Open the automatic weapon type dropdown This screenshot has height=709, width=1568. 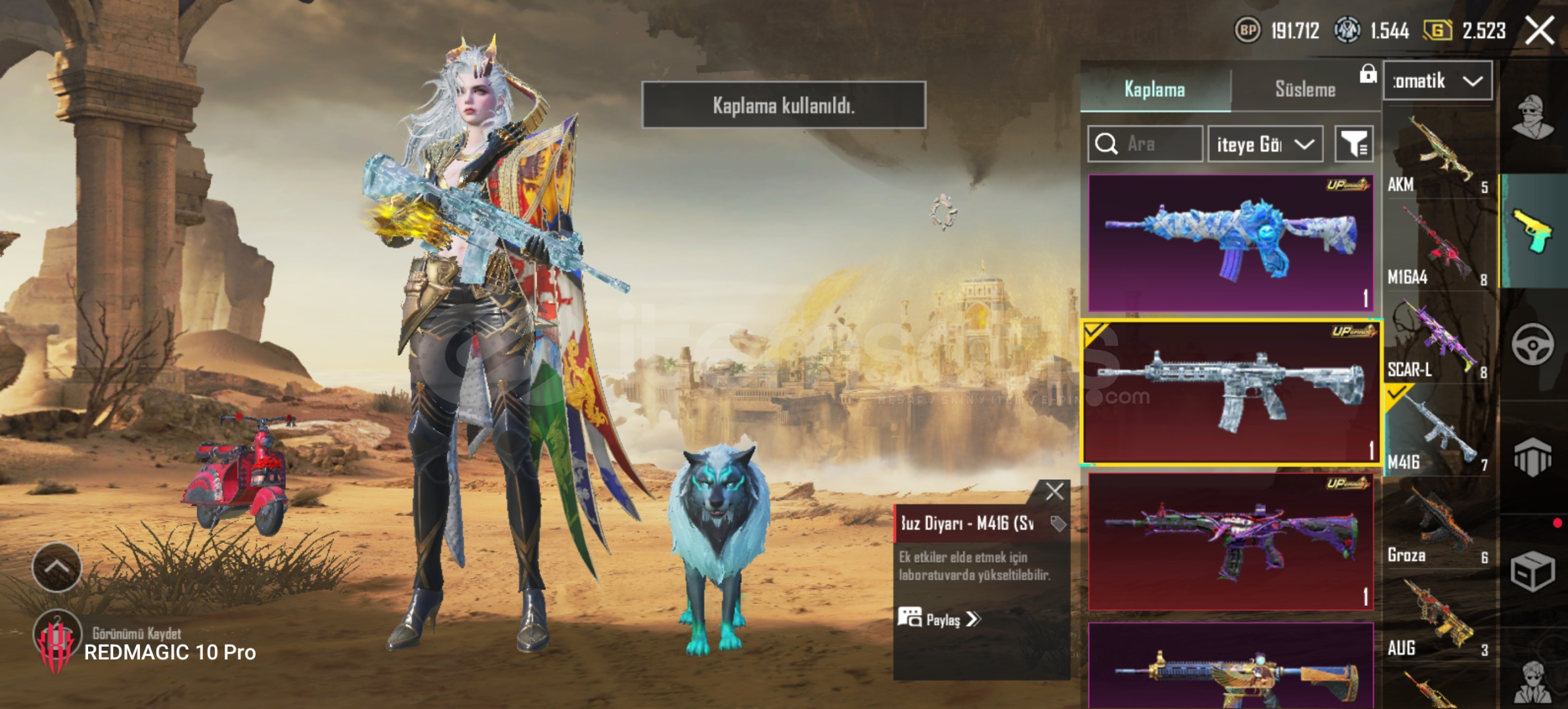click(1438, 81)
